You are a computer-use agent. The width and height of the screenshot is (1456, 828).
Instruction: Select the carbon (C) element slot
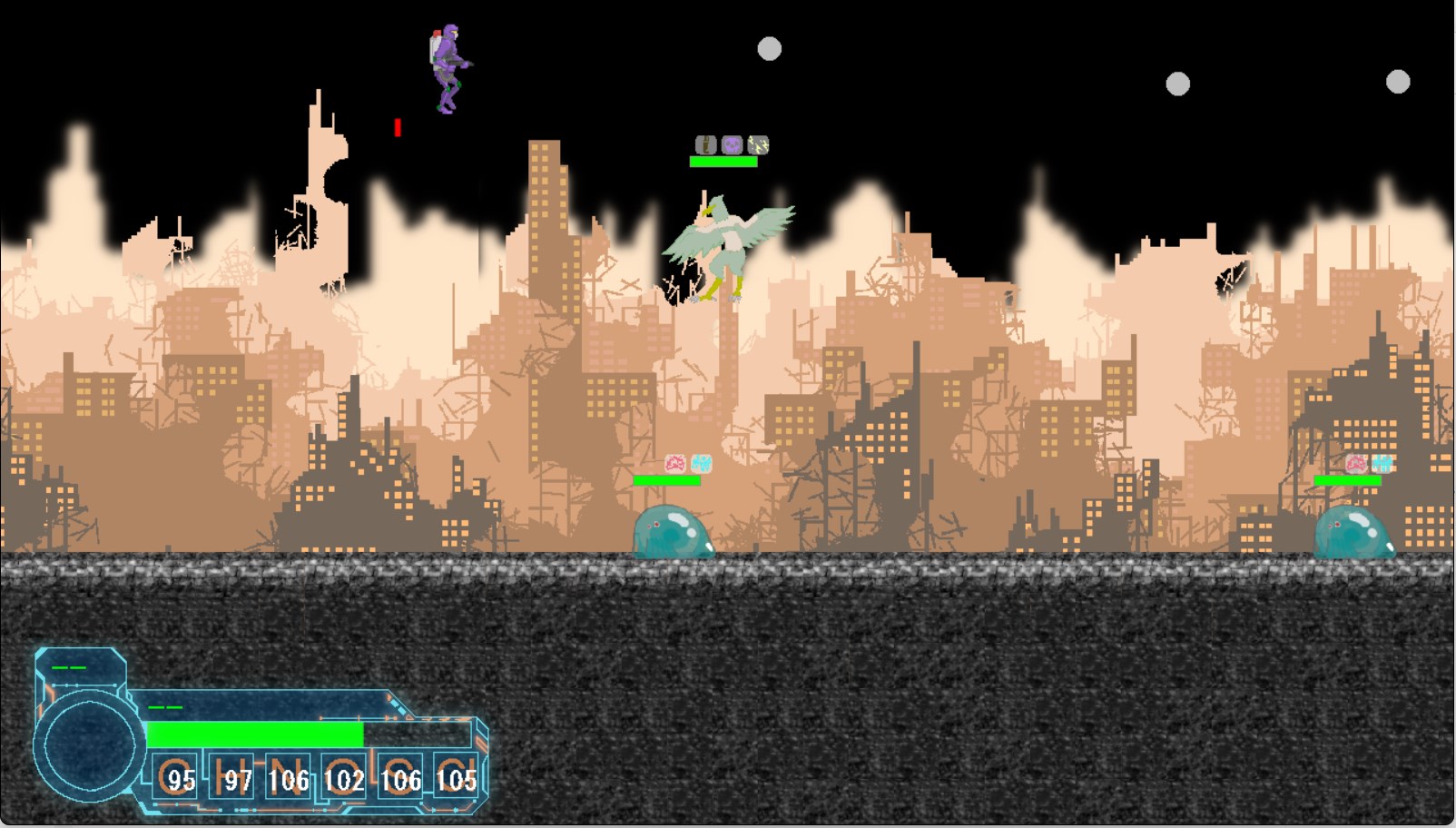click(x=175, y=778)
